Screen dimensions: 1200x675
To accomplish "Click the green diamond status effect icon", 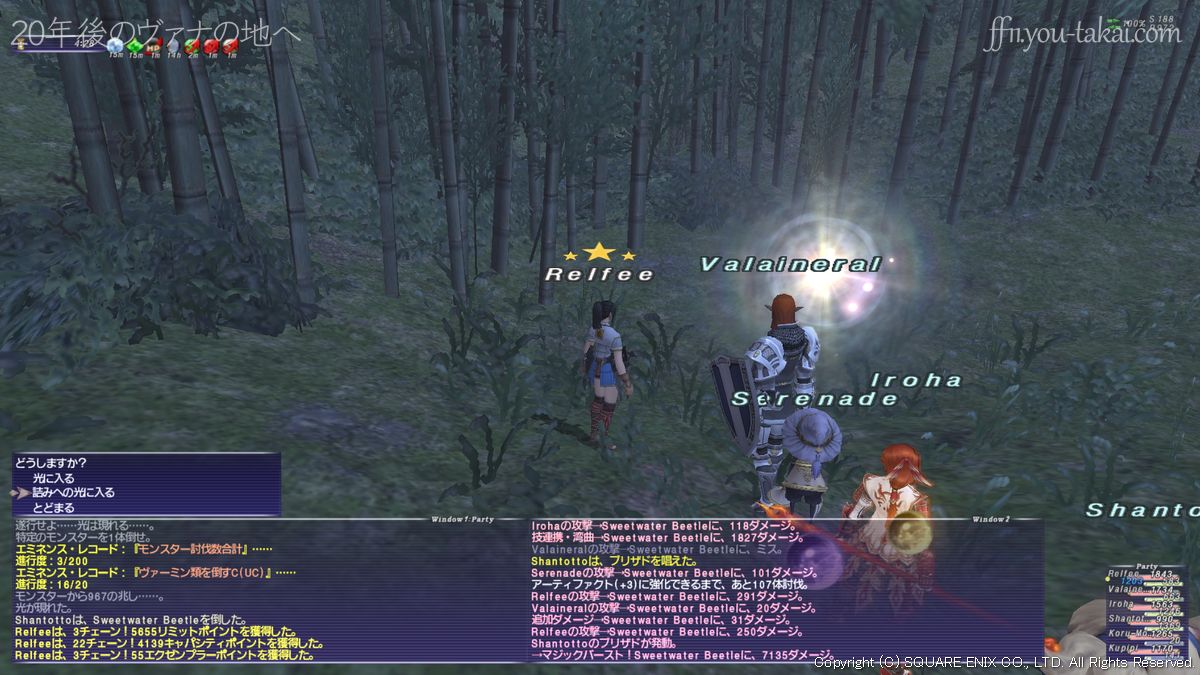I will click(136, 46).
